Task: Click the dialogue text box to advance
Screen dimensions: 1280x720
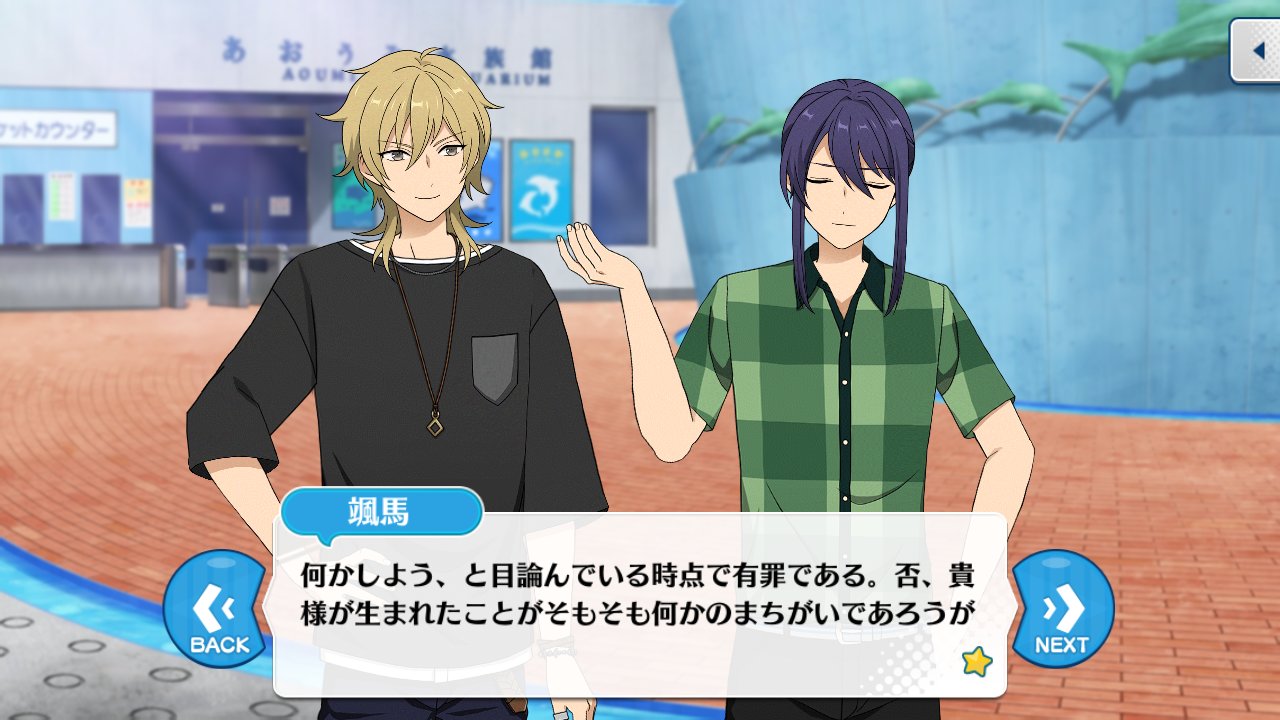Action: (640, 600)
